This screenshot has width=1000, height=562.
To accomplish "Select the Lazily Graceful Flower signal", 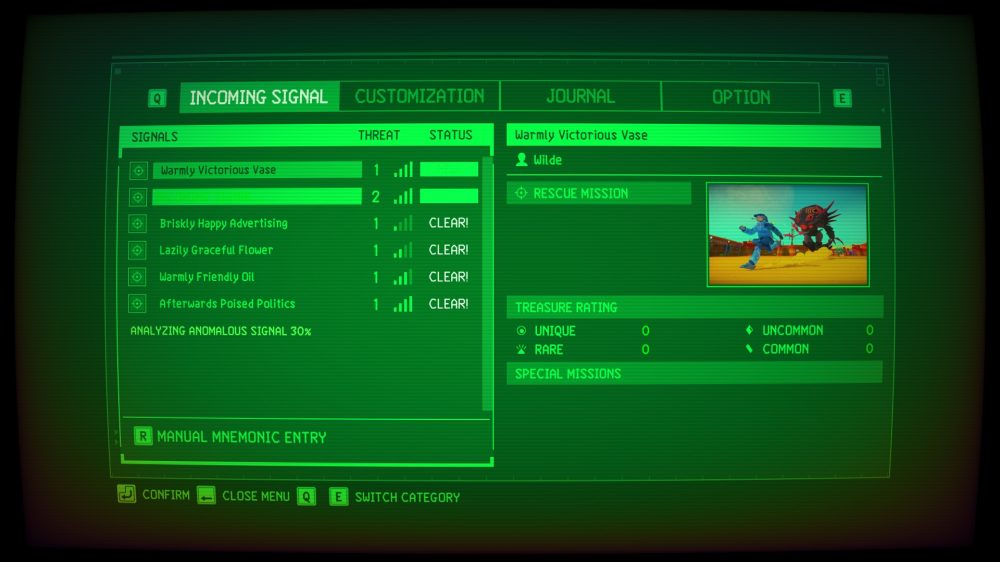I will (x=216, y=250).
